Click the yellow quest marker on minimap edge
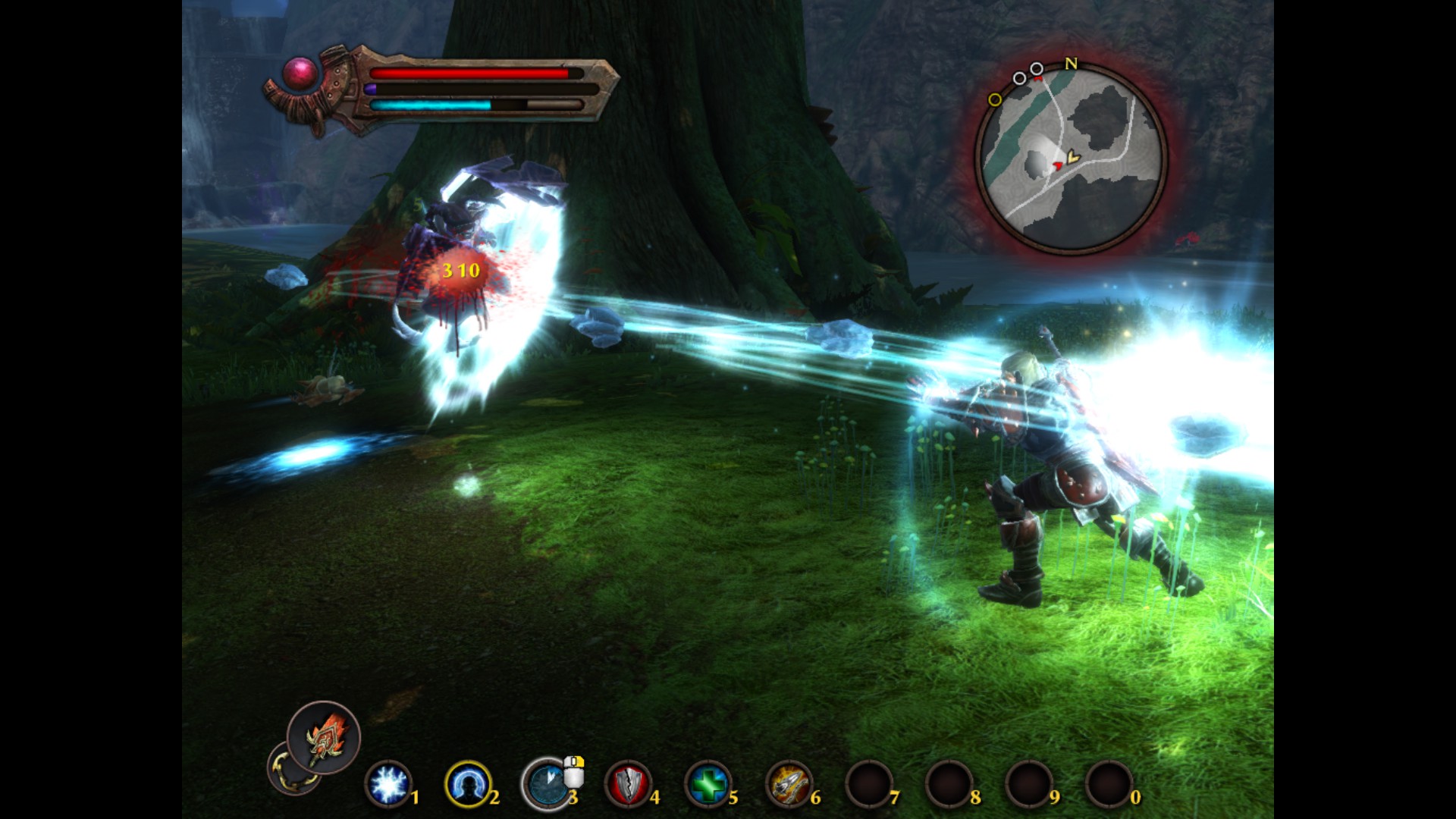1456x819 pixels. [x=995, y=99]
